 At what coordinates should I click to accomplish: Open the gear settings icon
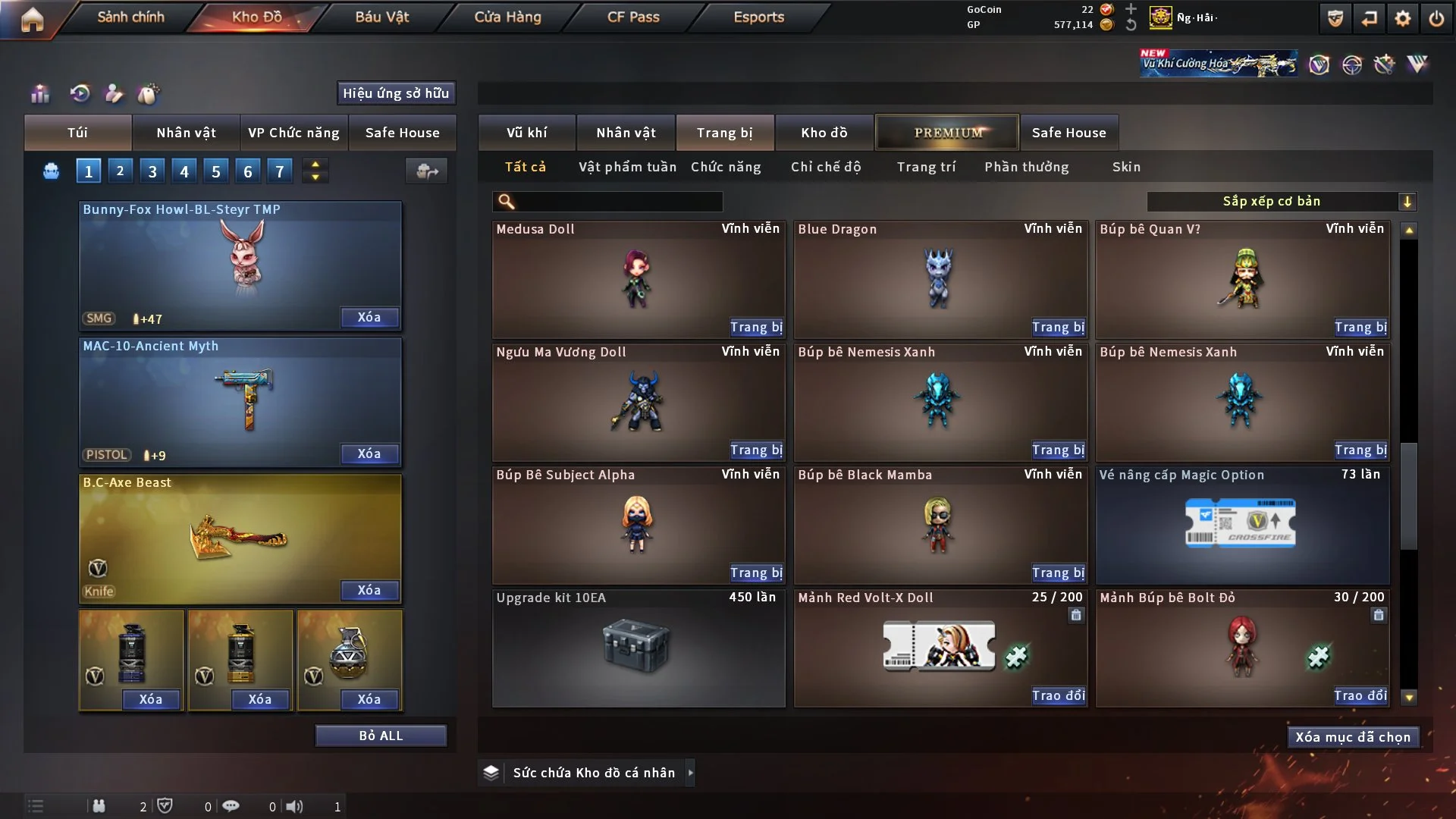(x=1402, y=18)
